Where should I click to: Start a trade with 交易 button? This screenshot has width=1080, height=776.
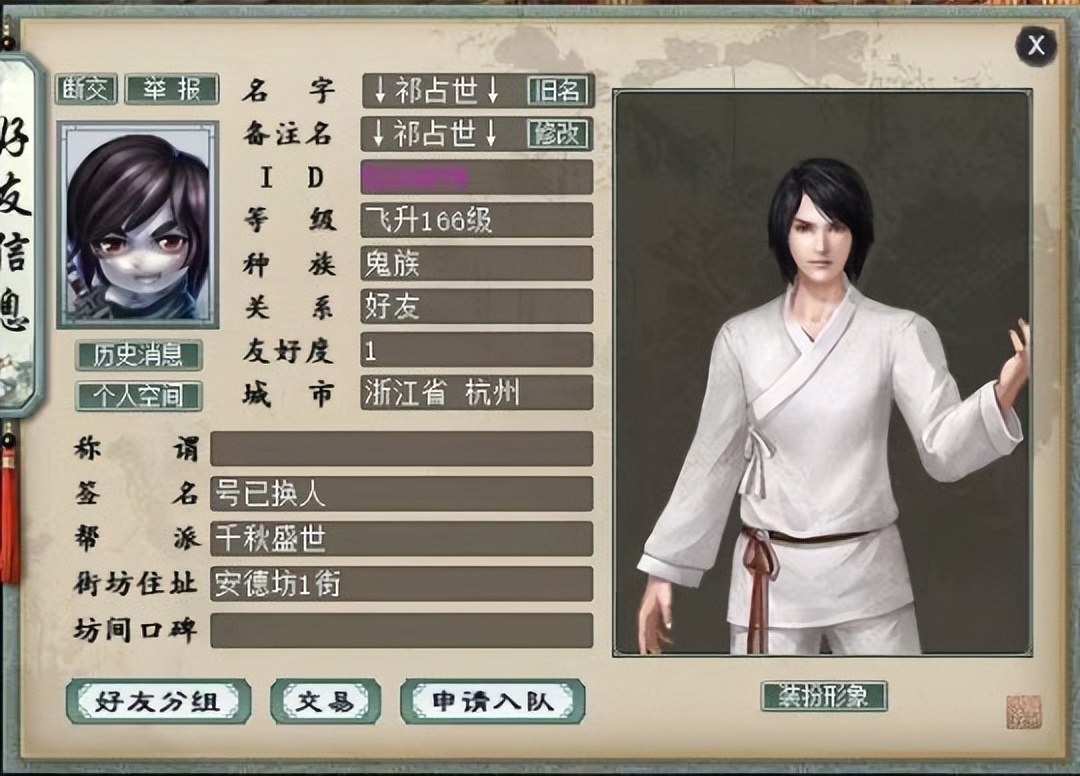(325, 702)
